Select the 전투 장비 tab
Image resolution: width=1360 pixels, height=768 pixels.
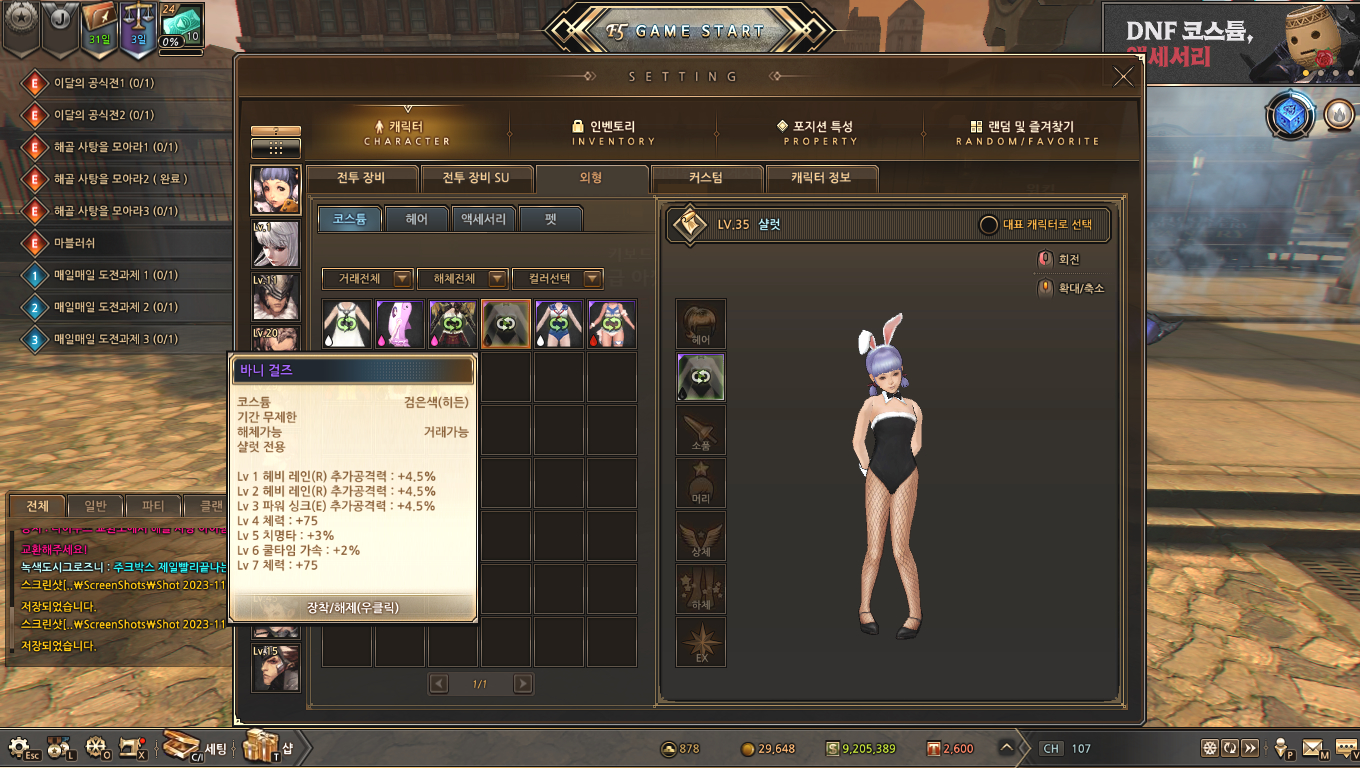pyautogui.click(x=361, y=179)
